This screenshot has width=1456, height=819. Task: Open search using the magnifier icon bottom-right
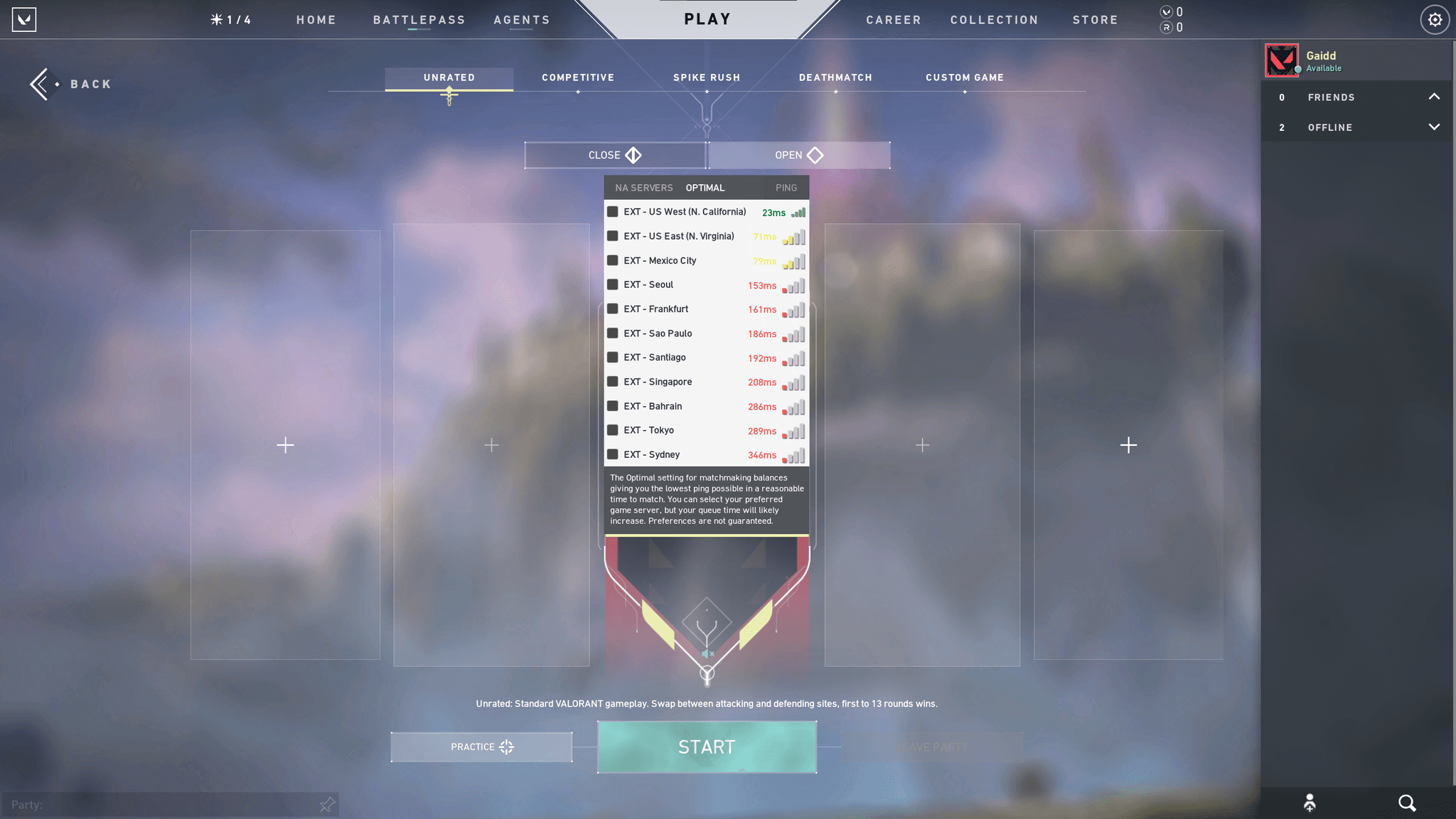coord(1407,803)
